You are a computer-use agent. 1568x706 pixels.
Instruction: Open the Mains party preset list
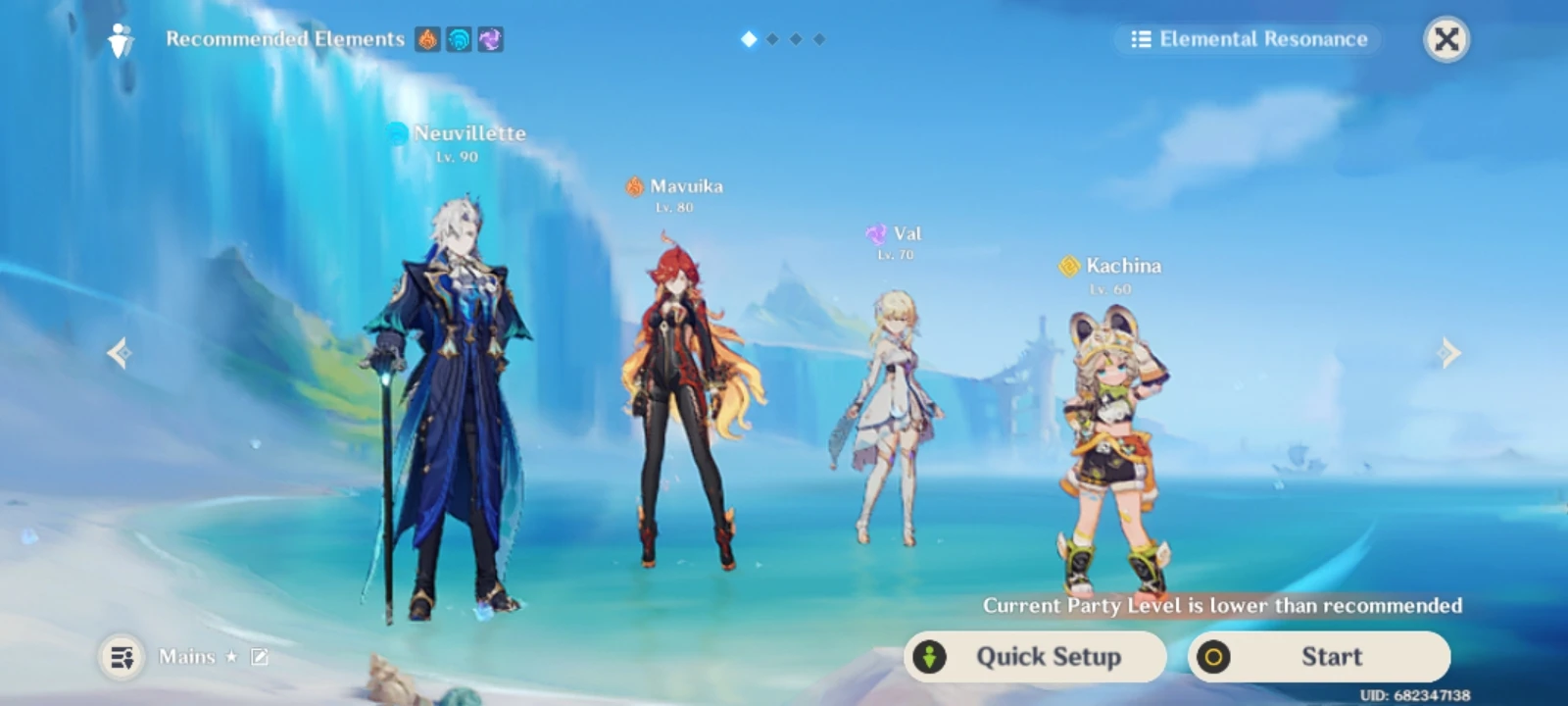122,657
